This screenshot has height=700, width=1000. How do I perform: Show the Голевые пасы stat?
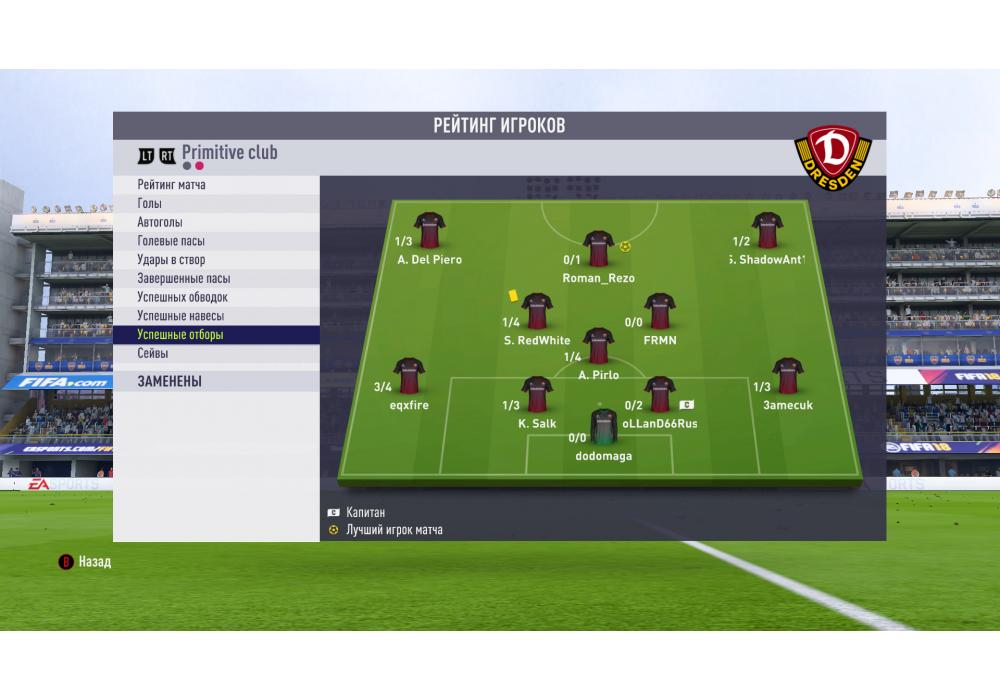pos(216,241)
